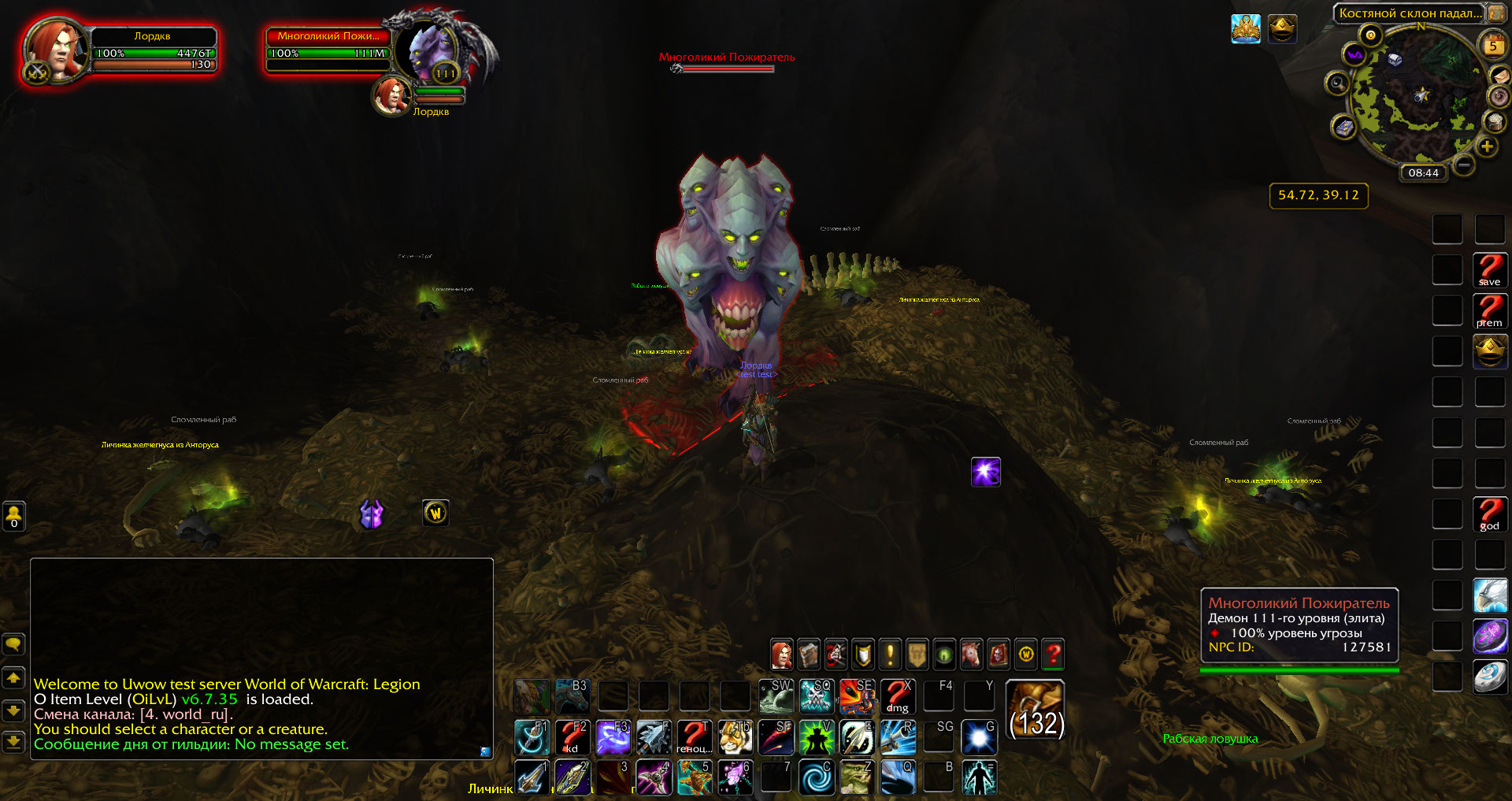Viewport: 1512px width, 801px height.
Task: Zoom out the minimap with the minus button
Action: (1464, 165)
